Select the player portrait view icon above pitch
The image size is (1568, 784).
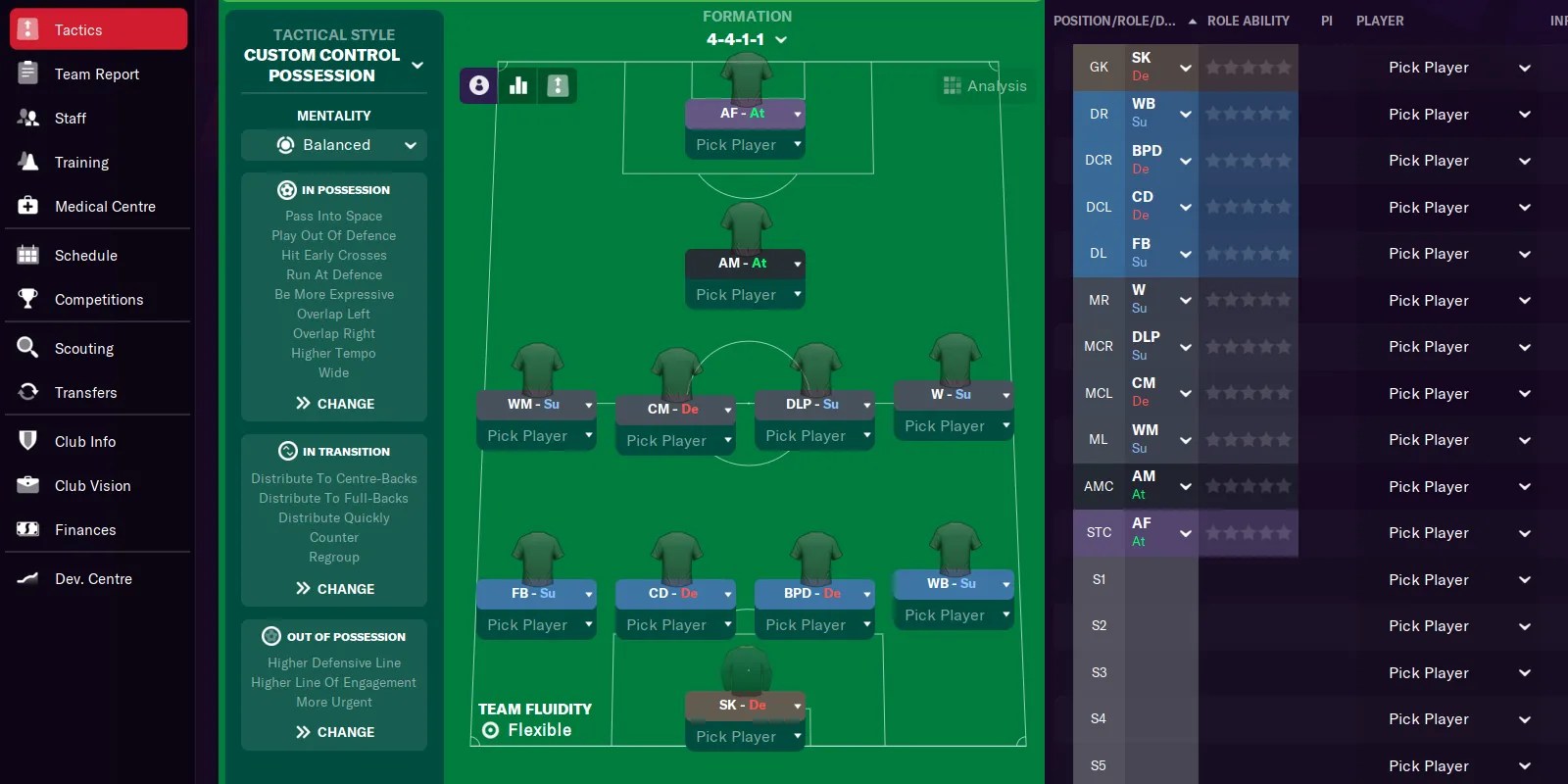click(x=477, y=85)
